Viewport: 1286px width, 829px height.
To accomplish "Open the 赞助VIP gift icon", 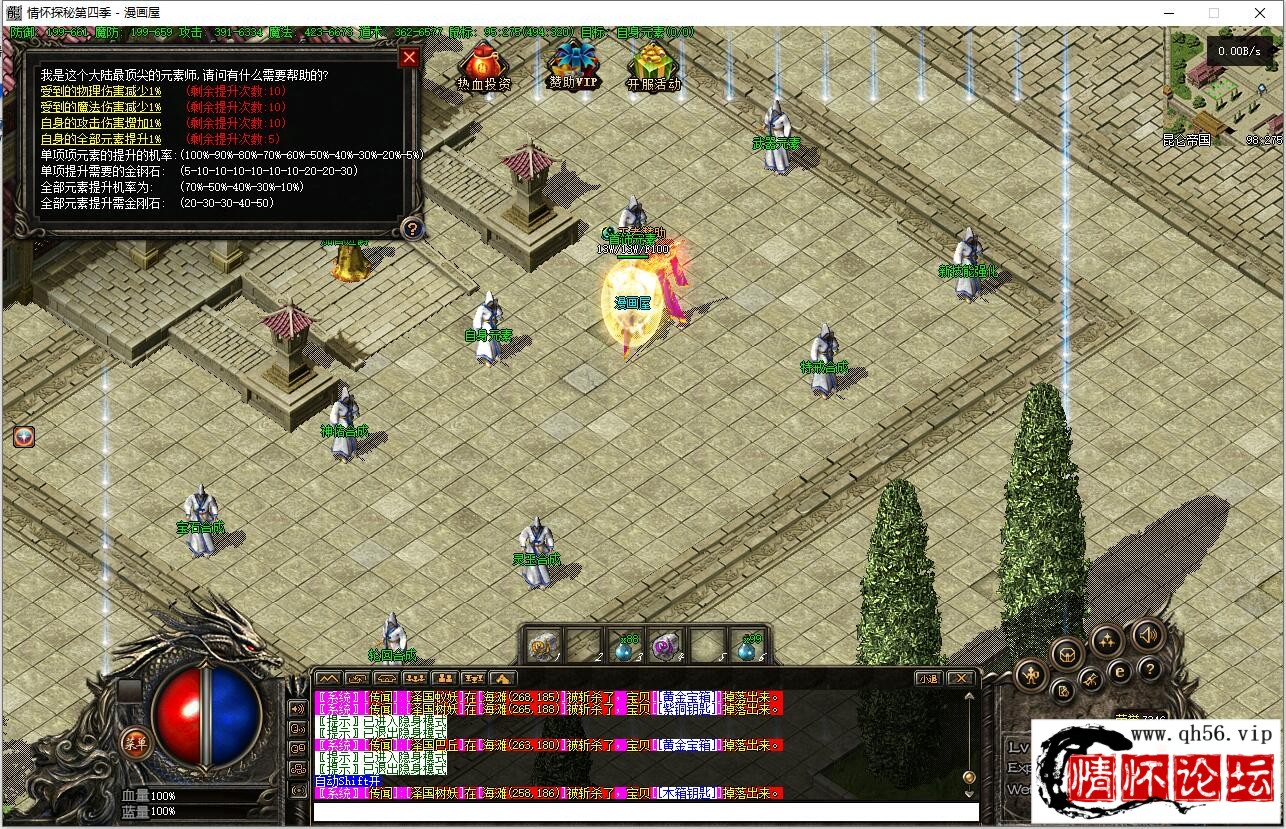I will coord(574,61).
